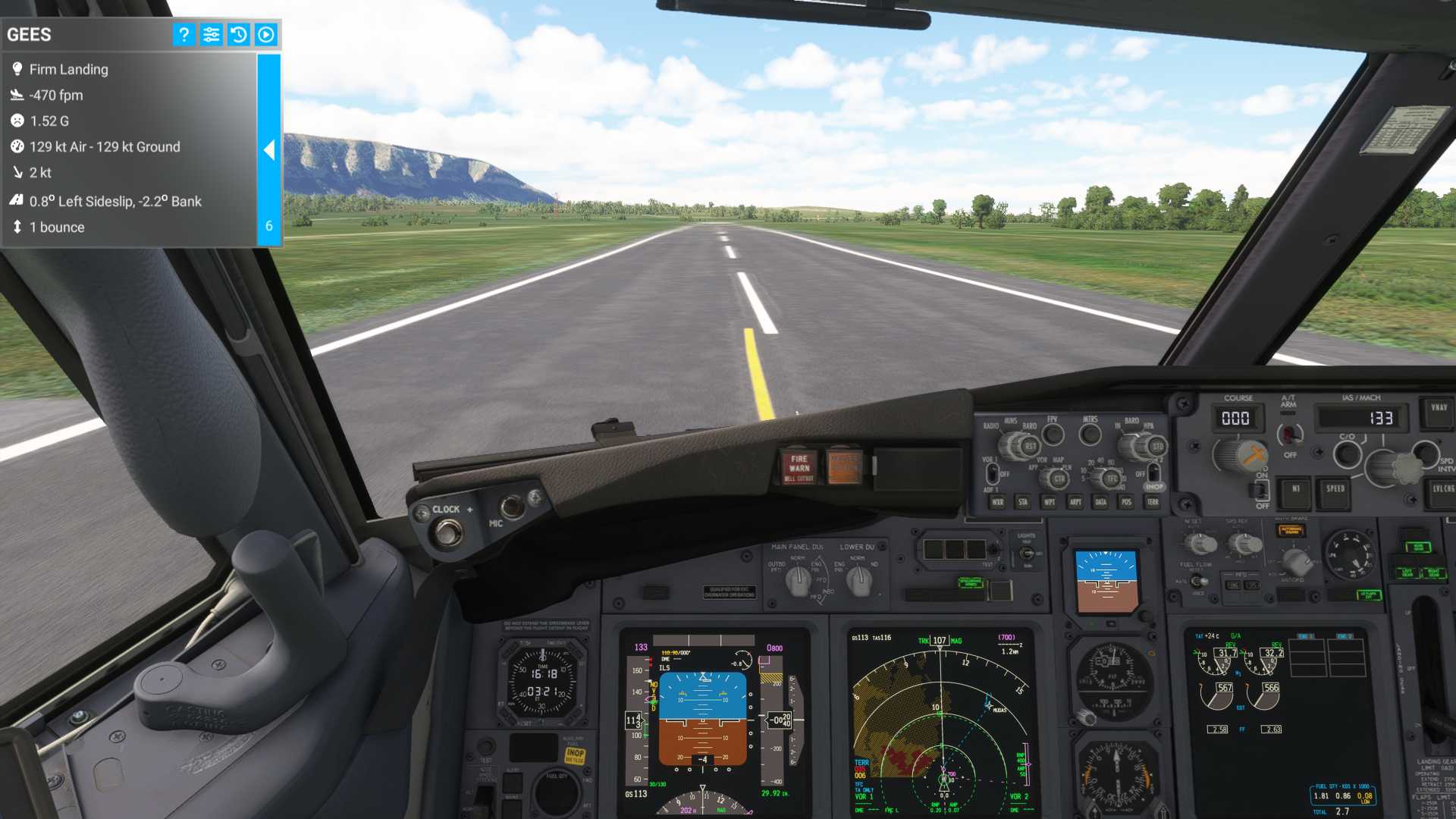Toggle the STA stations display button
The width and height of the screenshot is (1456, 819).
pos(1023,502)
